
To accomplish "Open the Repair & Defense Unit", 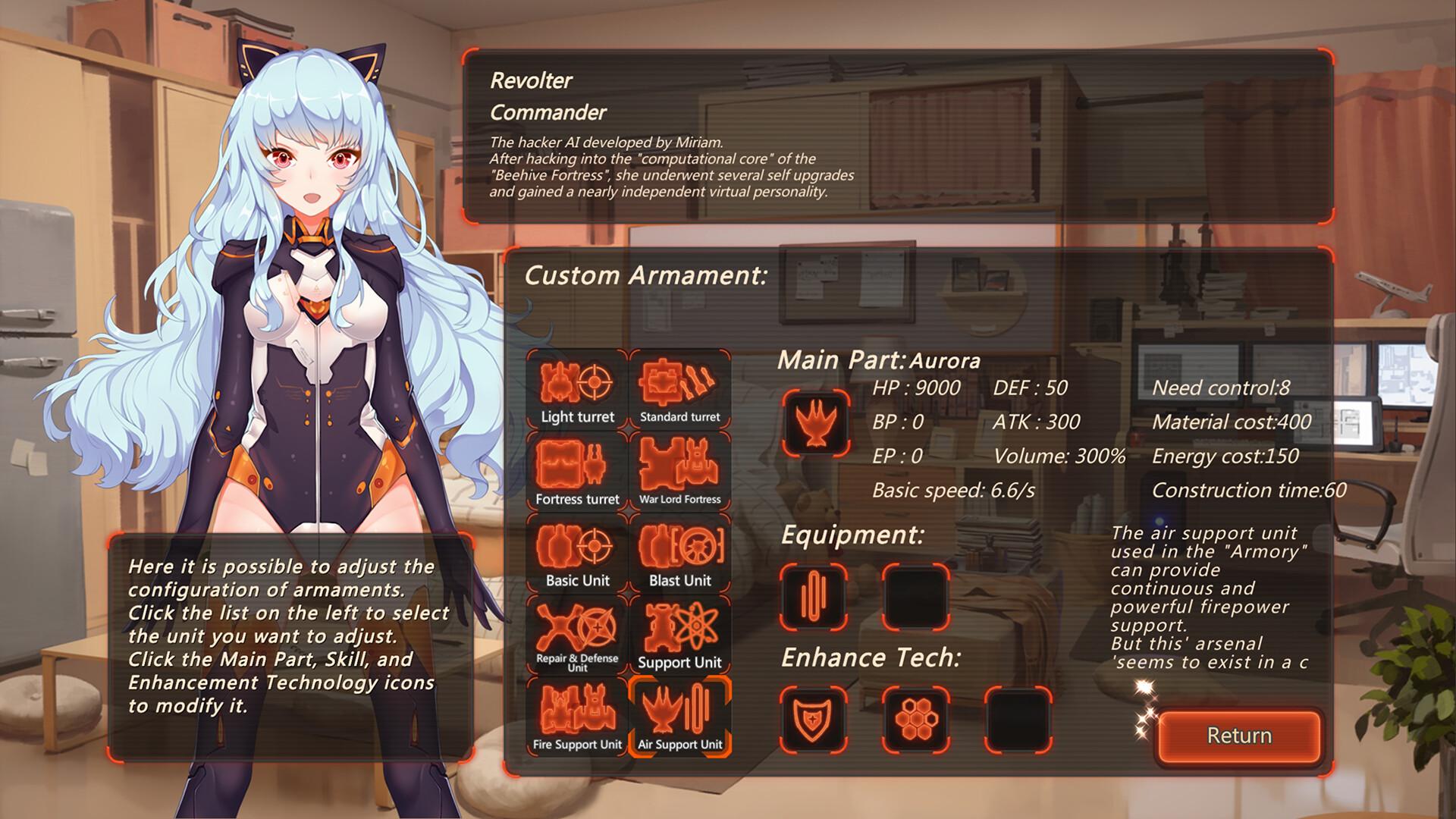I will [x=577, y=635].
